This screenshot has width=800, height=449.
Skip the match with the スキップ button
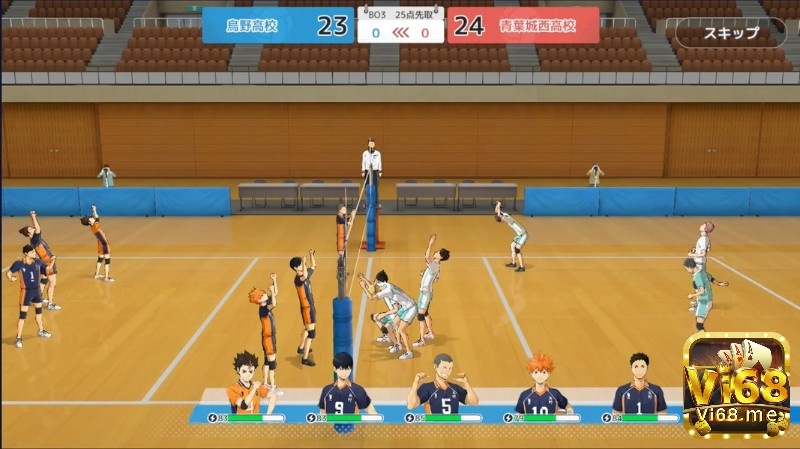pos(731,33)
